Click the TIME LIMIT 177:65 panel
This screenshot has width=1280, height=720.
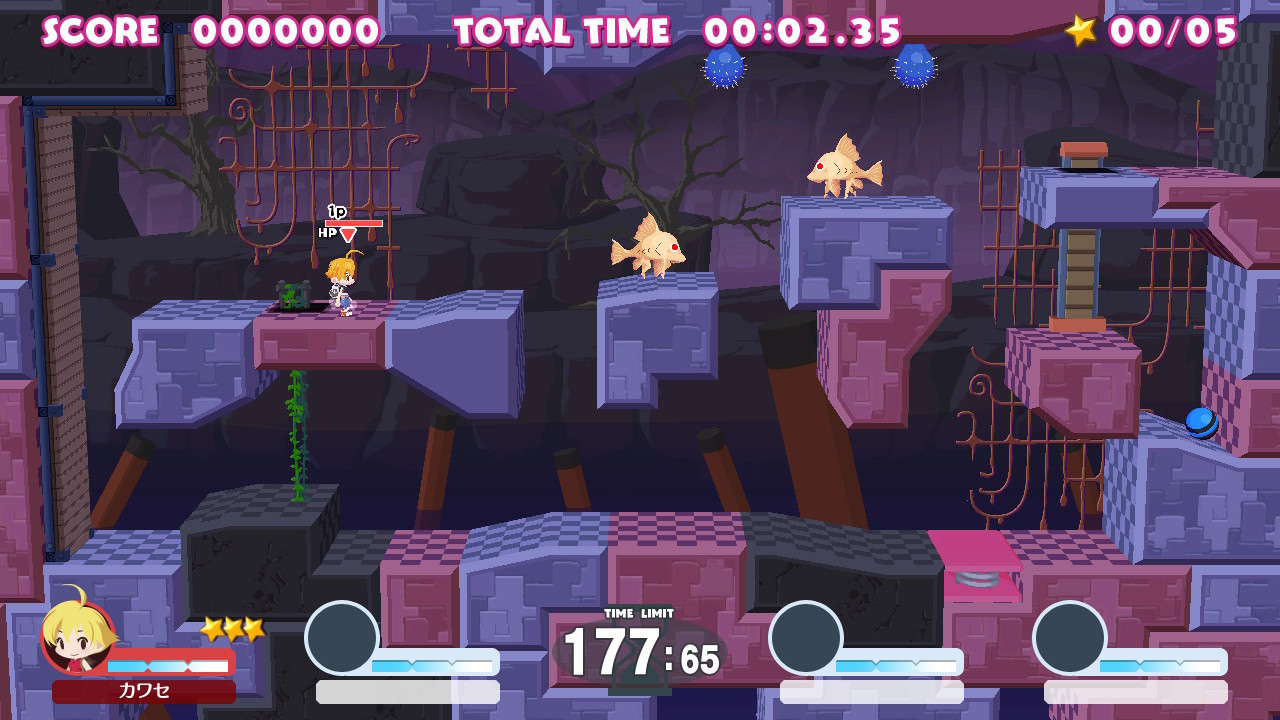[640, 652]
